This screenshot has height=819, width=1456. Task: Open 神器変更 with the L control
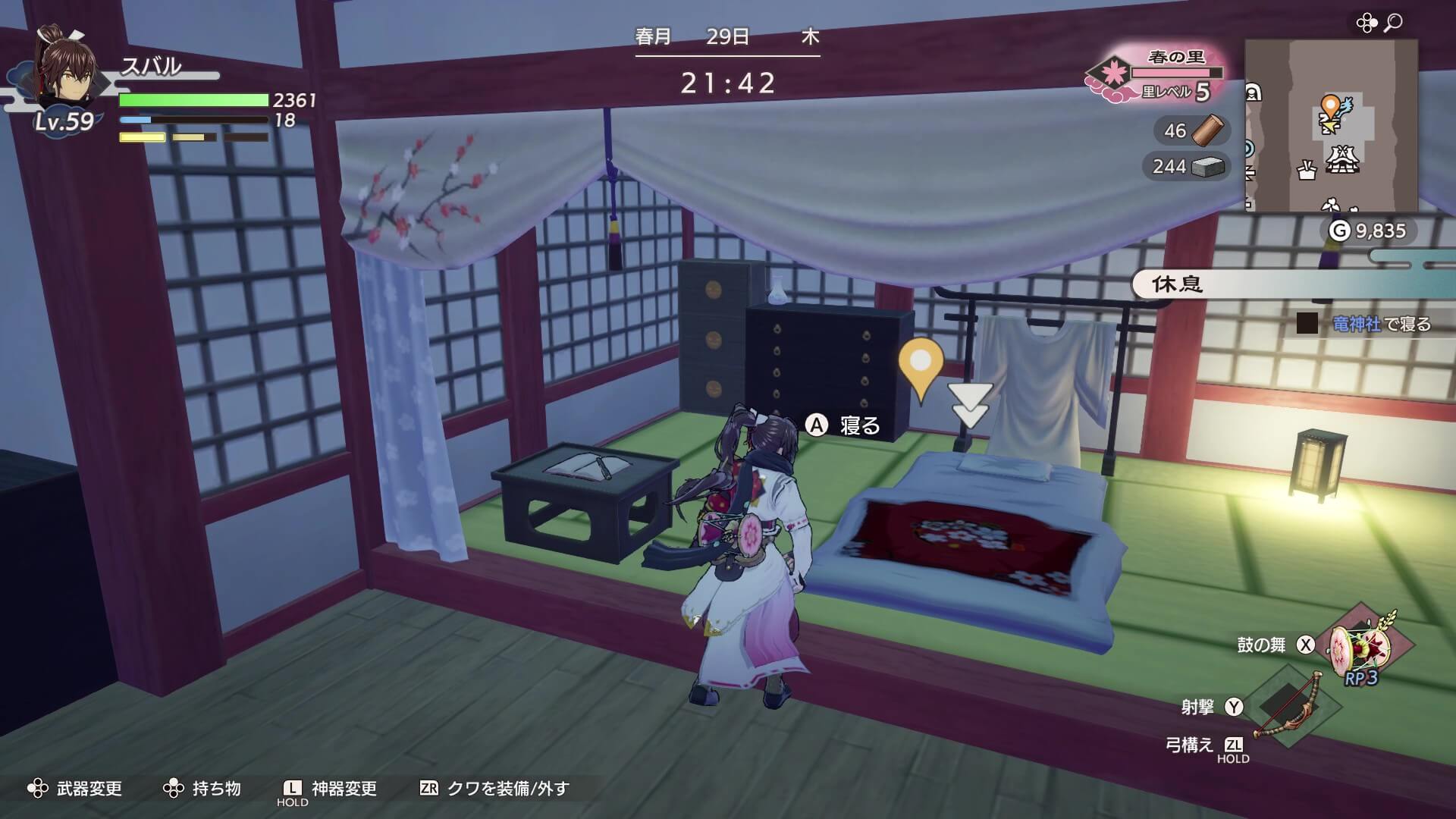[290, 789]
